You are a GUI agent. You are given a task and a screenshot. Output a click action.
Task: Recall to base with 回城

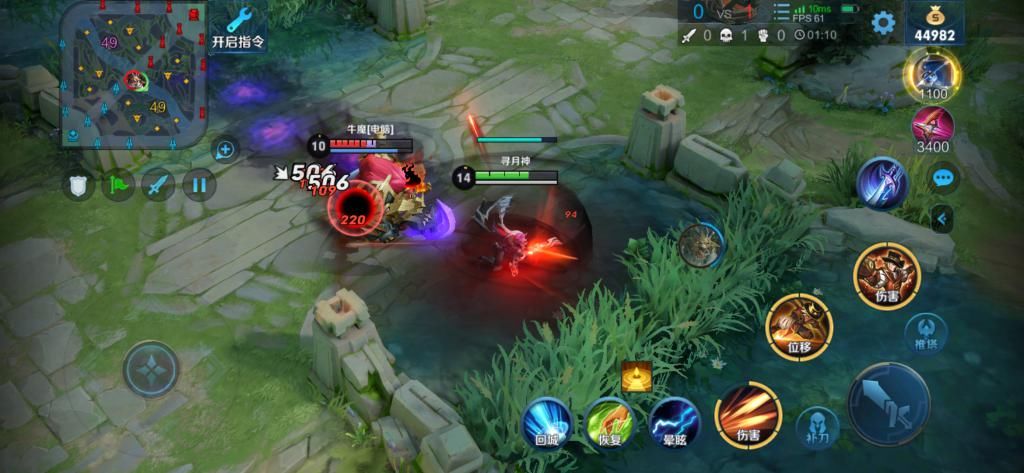(x=547, y=421)
